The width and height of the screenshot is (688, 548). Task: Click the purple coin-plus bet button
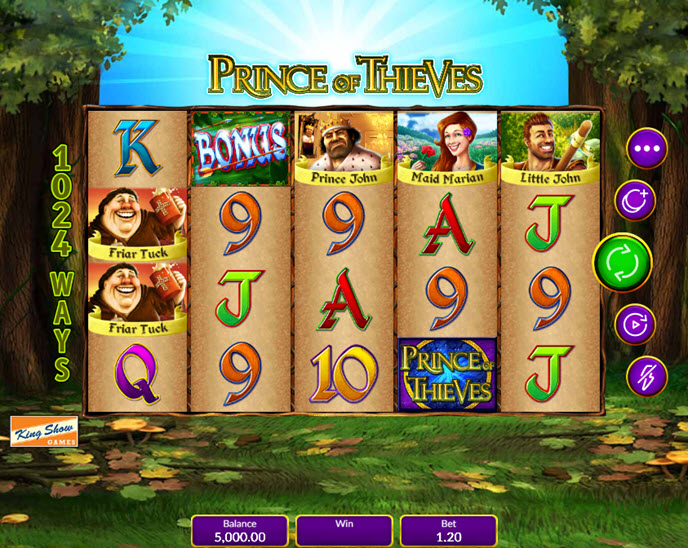pos(634,200)
